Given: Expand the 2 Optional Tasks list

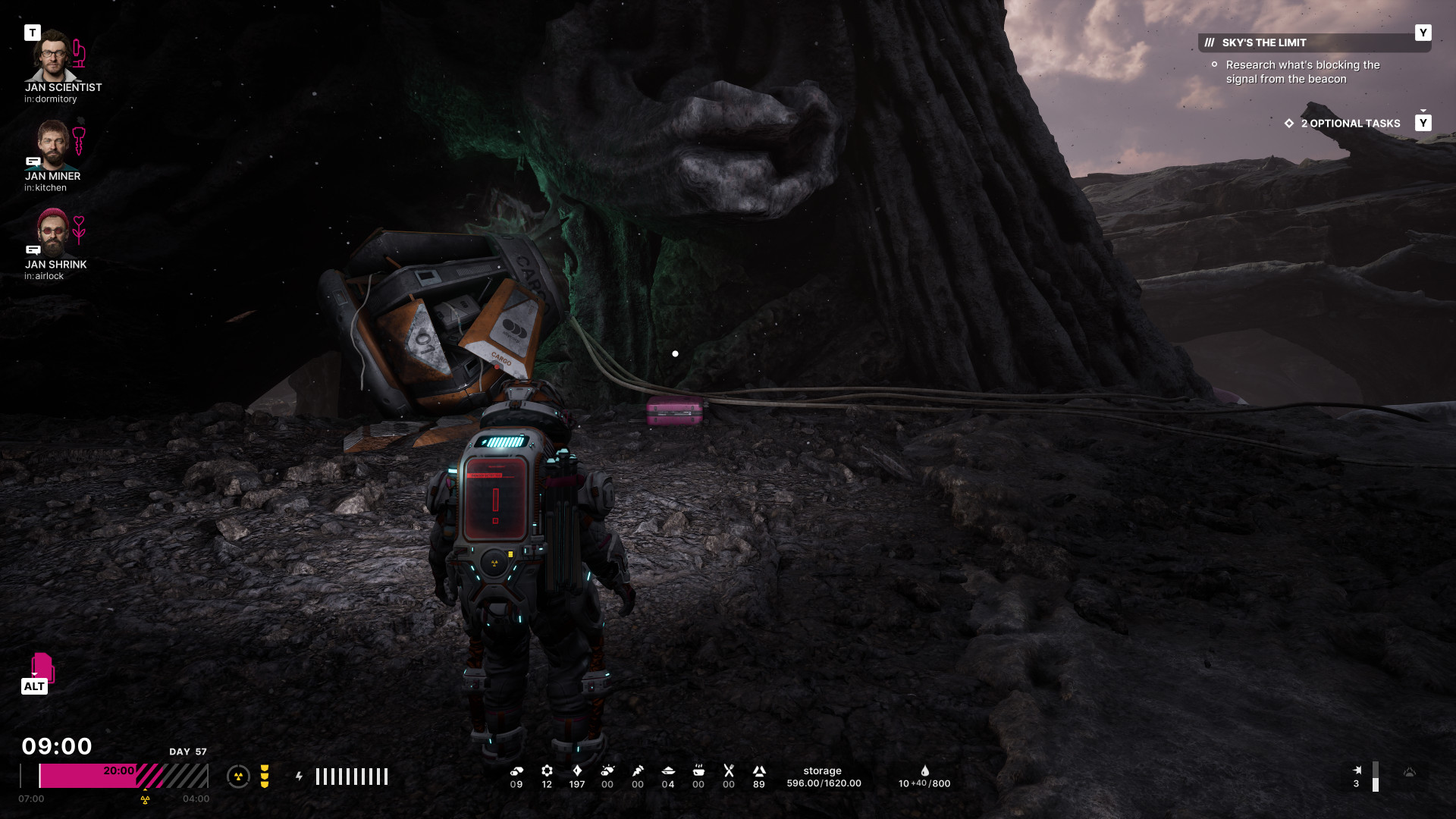Looking at the screenshot, I should [x=1350, y=124].
